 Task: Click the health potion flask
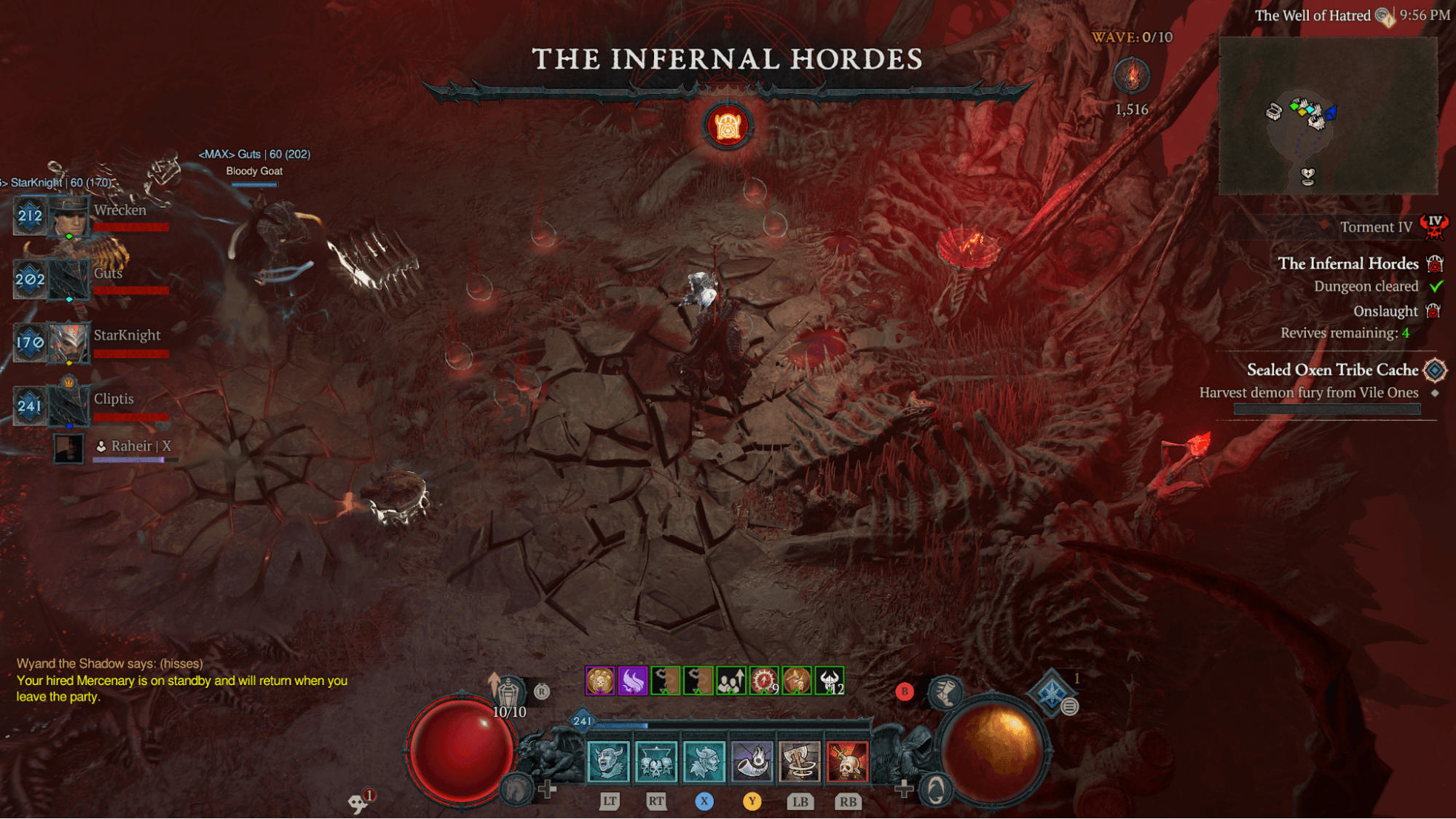[509, 689]
